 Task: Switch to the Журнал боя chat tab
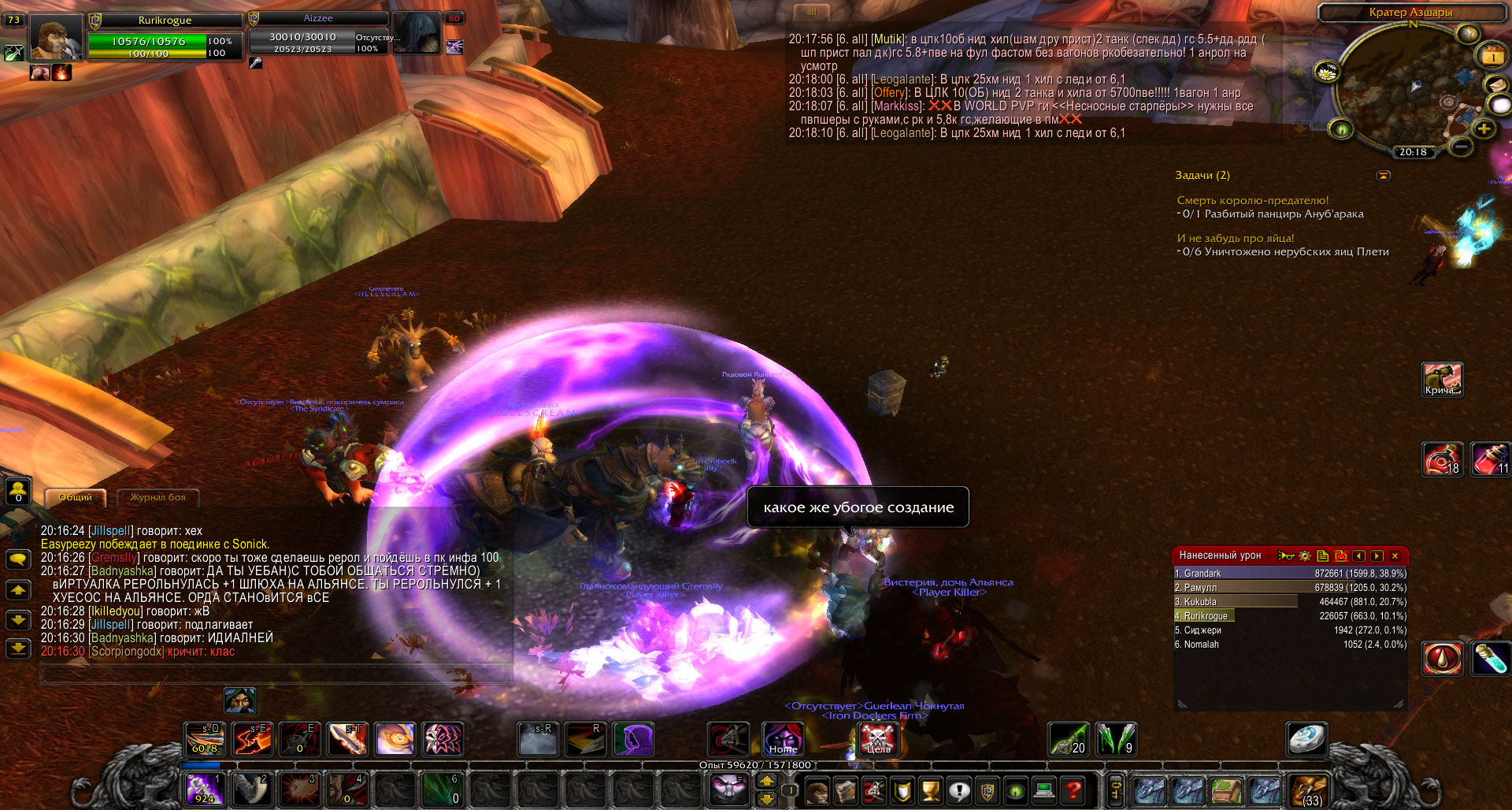tap(157, 497)
